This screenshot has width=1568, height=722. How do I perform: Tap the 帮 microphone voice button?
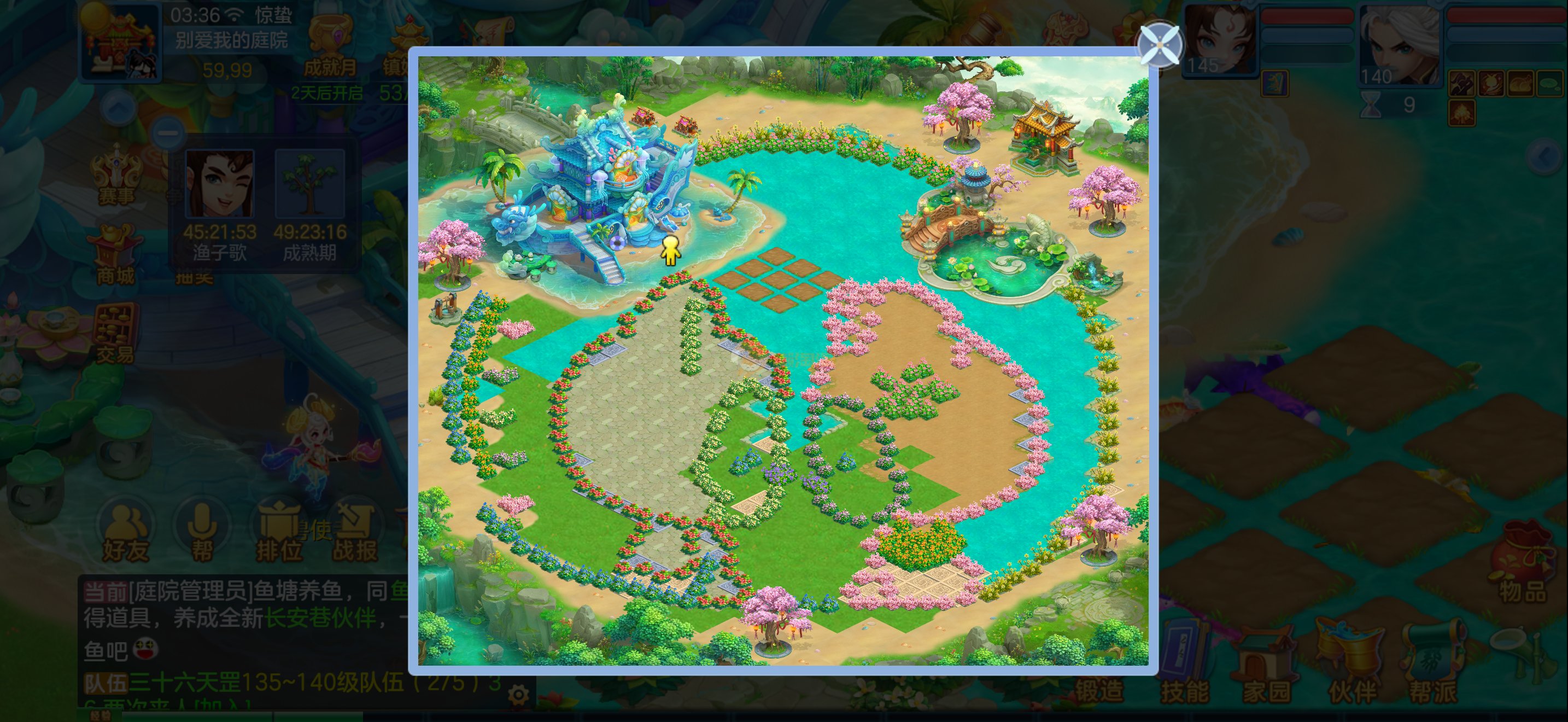(203, 532)
